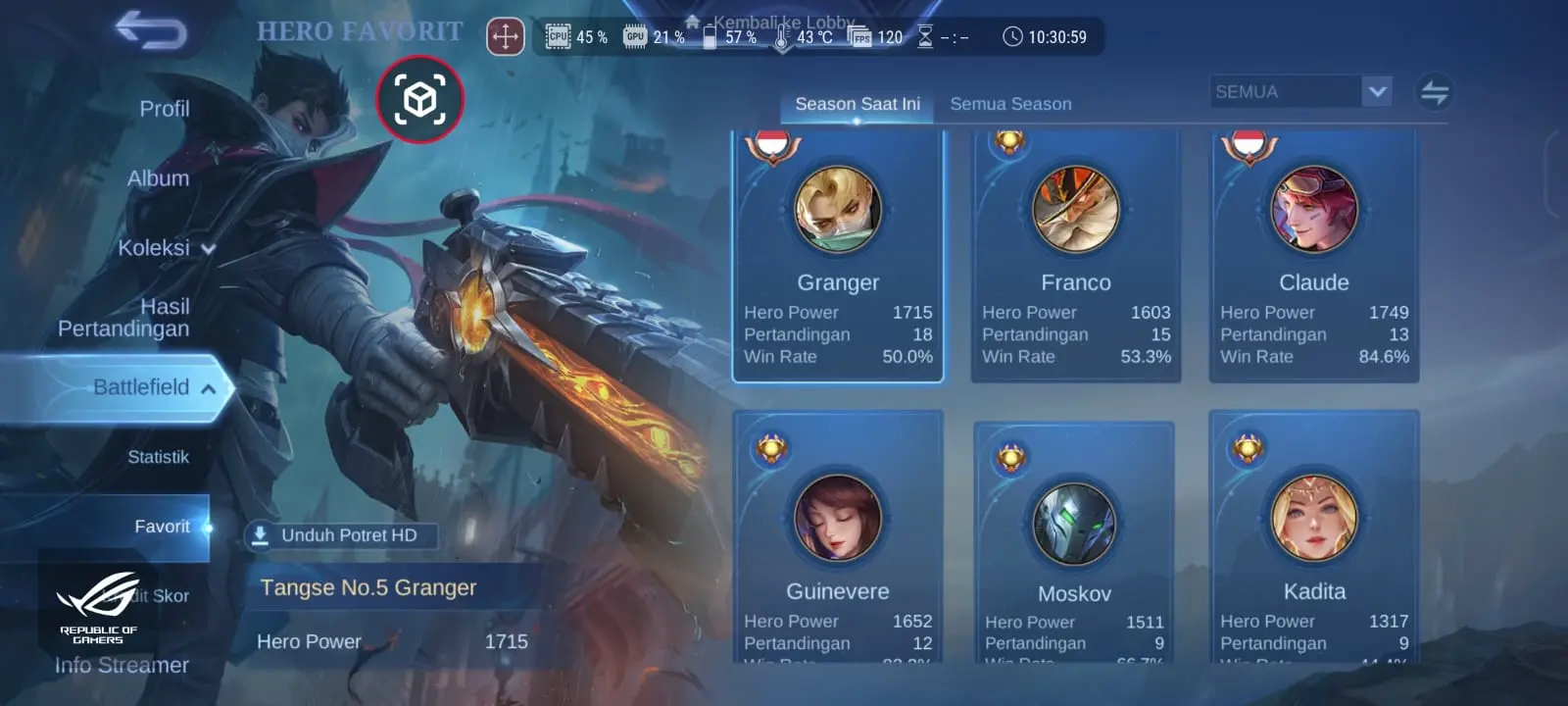Open Hasil Pertandingan match history
The image size is (1568, 706).
coord(124,318)
